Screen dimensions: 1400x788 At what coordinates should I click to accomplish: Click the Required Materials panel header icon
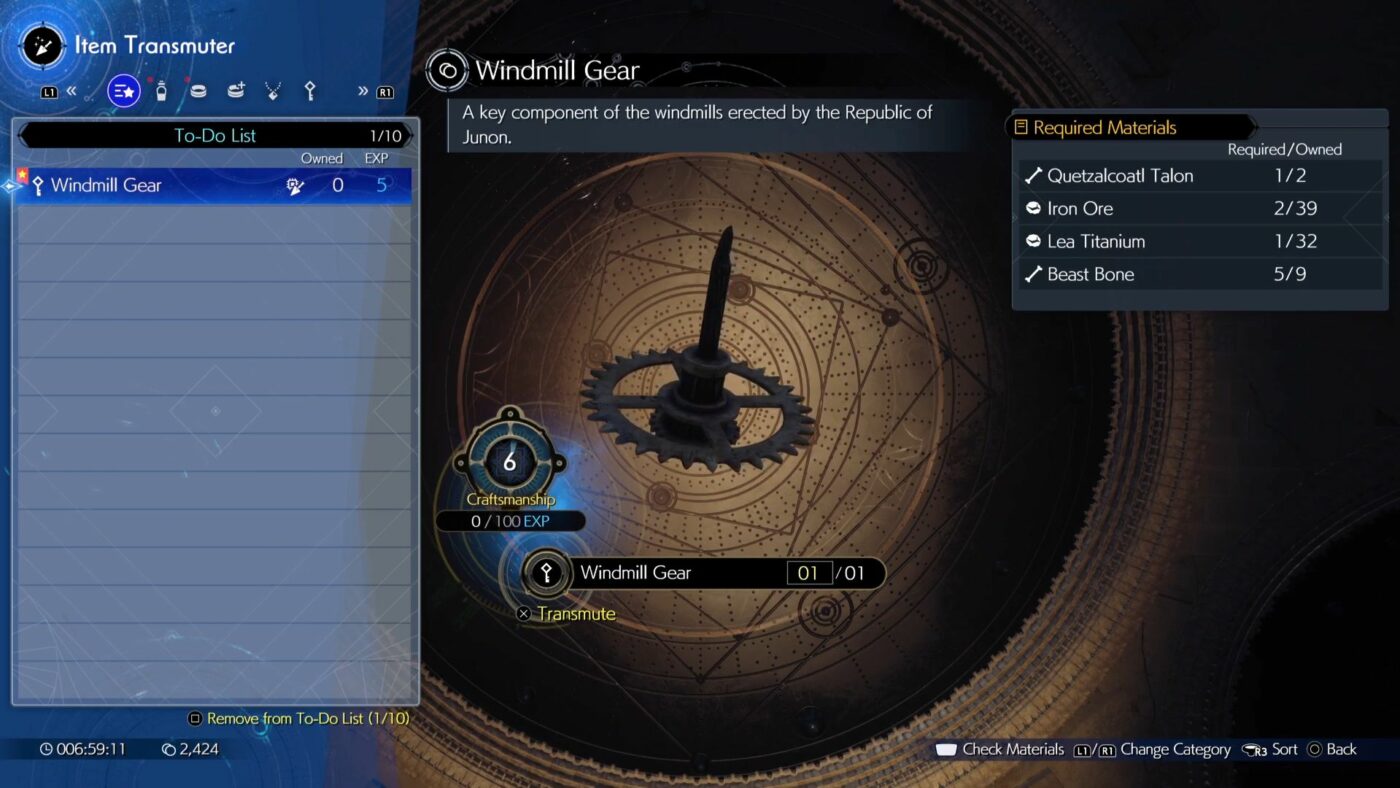tap(1022, 127)
